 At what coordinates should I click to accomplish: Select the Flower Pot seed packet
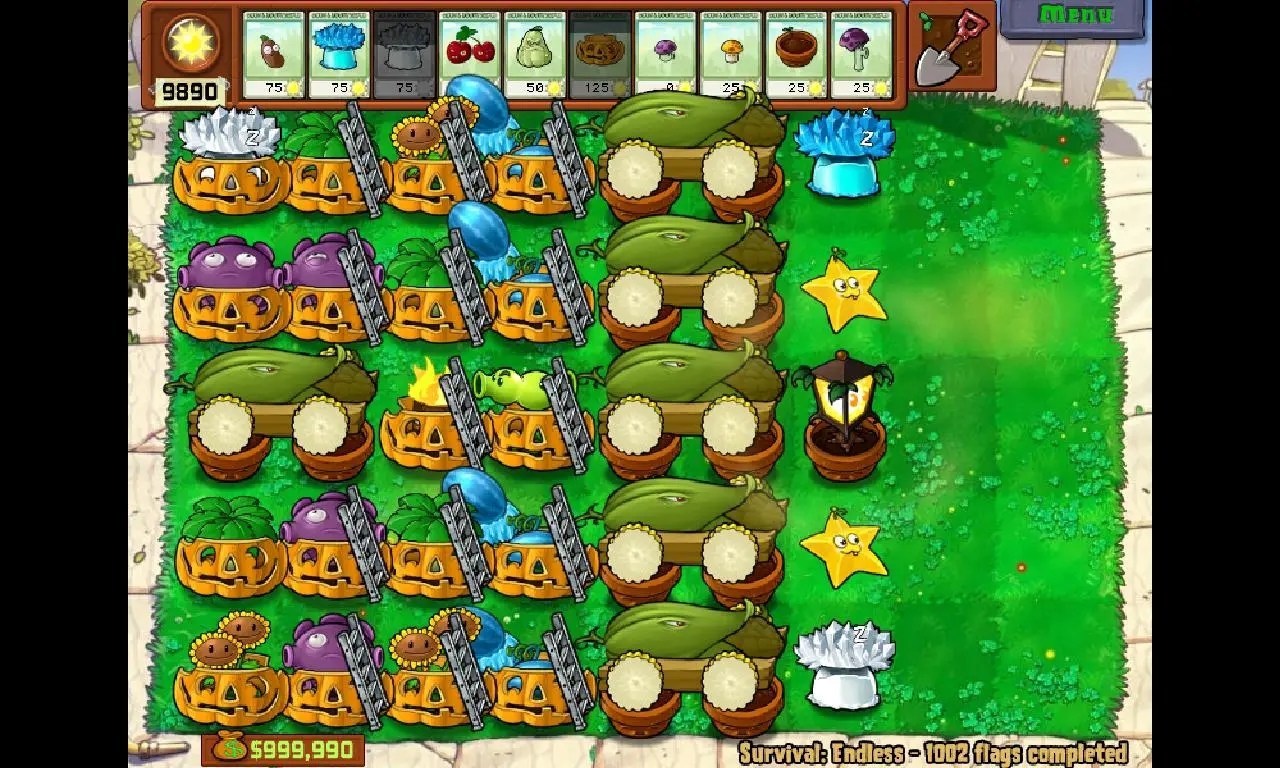click(796, 54)
